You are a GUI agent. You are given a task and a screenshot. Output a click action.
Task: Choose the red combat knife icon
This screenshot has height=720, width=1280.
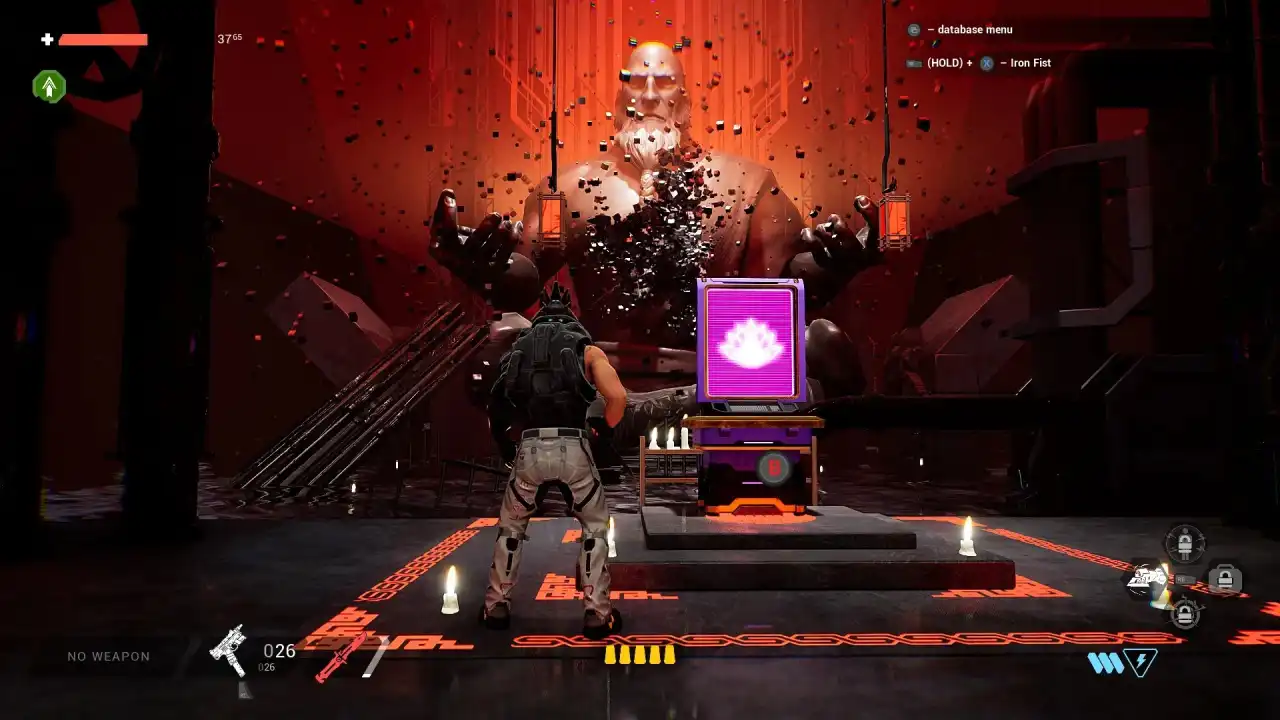(x=340, y=657)
